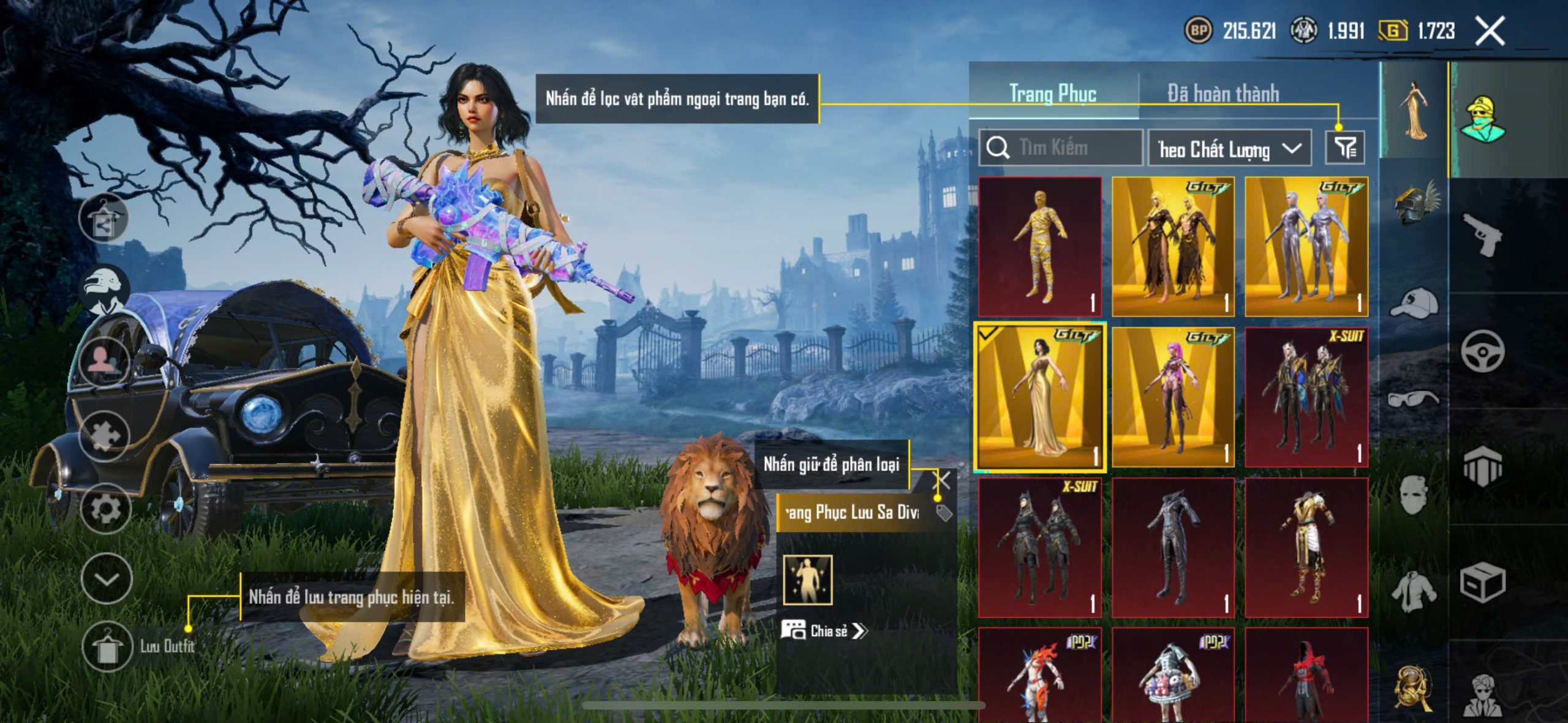Choose the golden gown Gilt outfit
Image resolution: width=1568 pixels, height=723 pixels.
(1039, 397)
